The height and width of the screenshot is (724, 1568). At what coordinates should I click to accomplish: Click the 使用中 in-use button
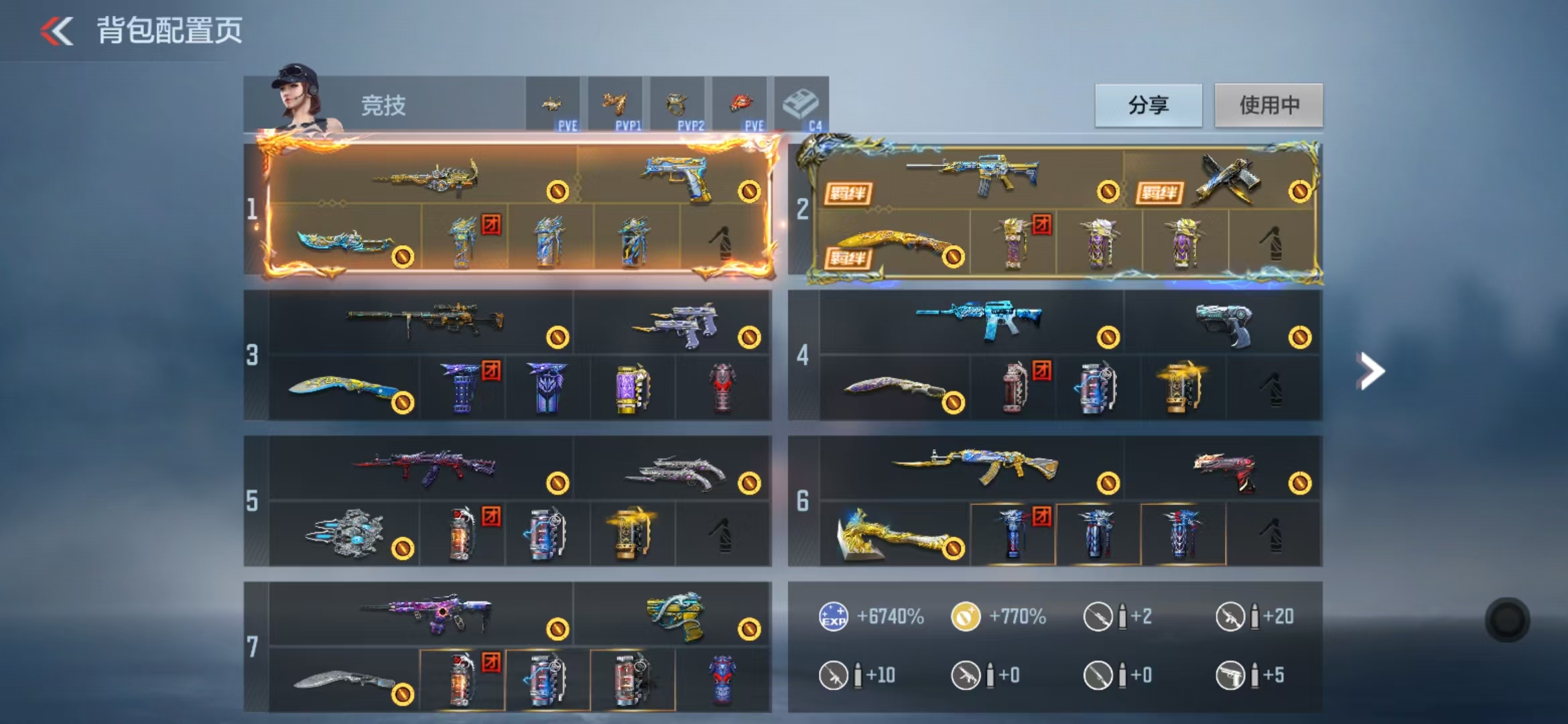pyautogui.click(x=1268, y=105)
